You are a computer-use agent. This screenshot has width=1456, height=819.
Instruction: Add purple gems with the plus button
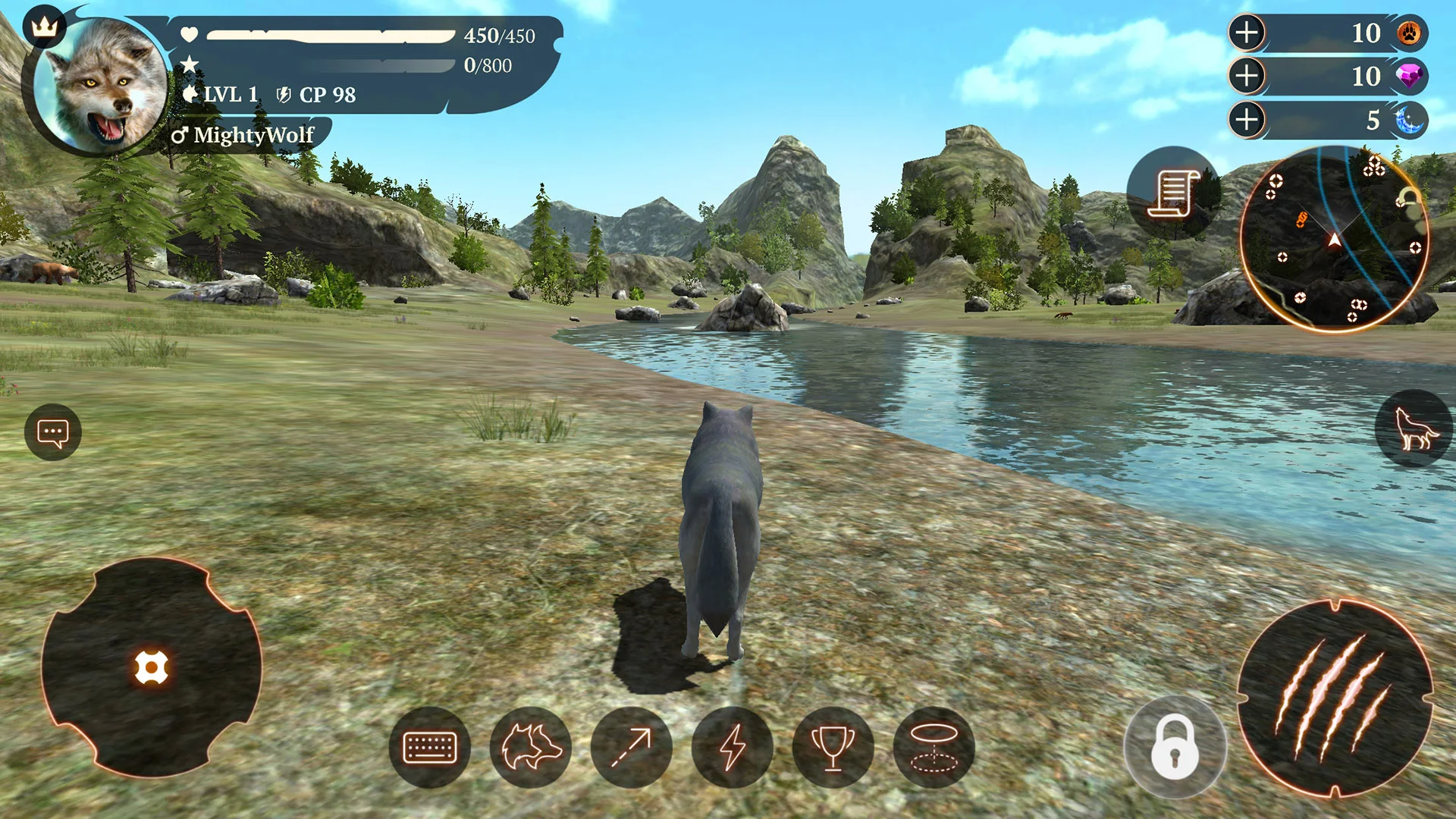(1247, 76)
